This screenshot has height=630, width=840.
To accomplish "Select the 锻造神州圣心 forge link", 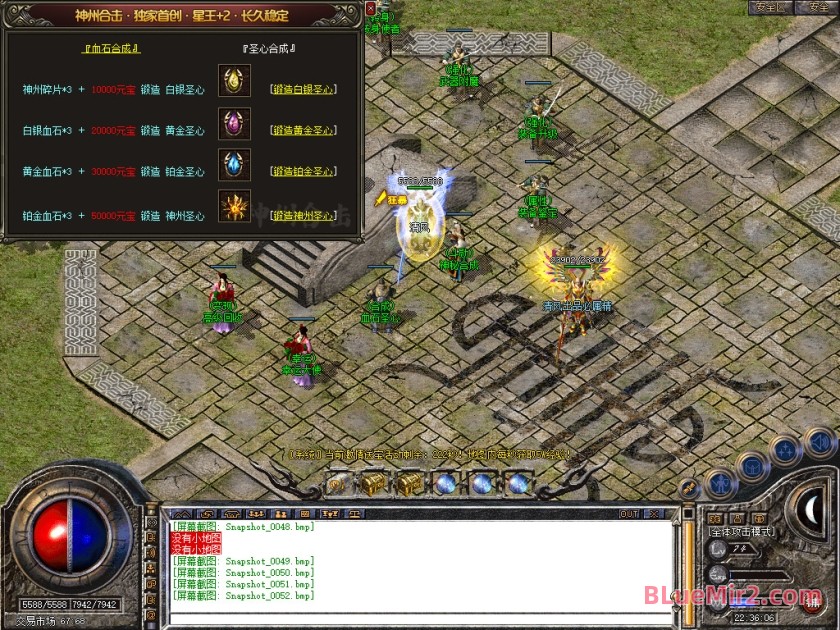I will [303, 215].
